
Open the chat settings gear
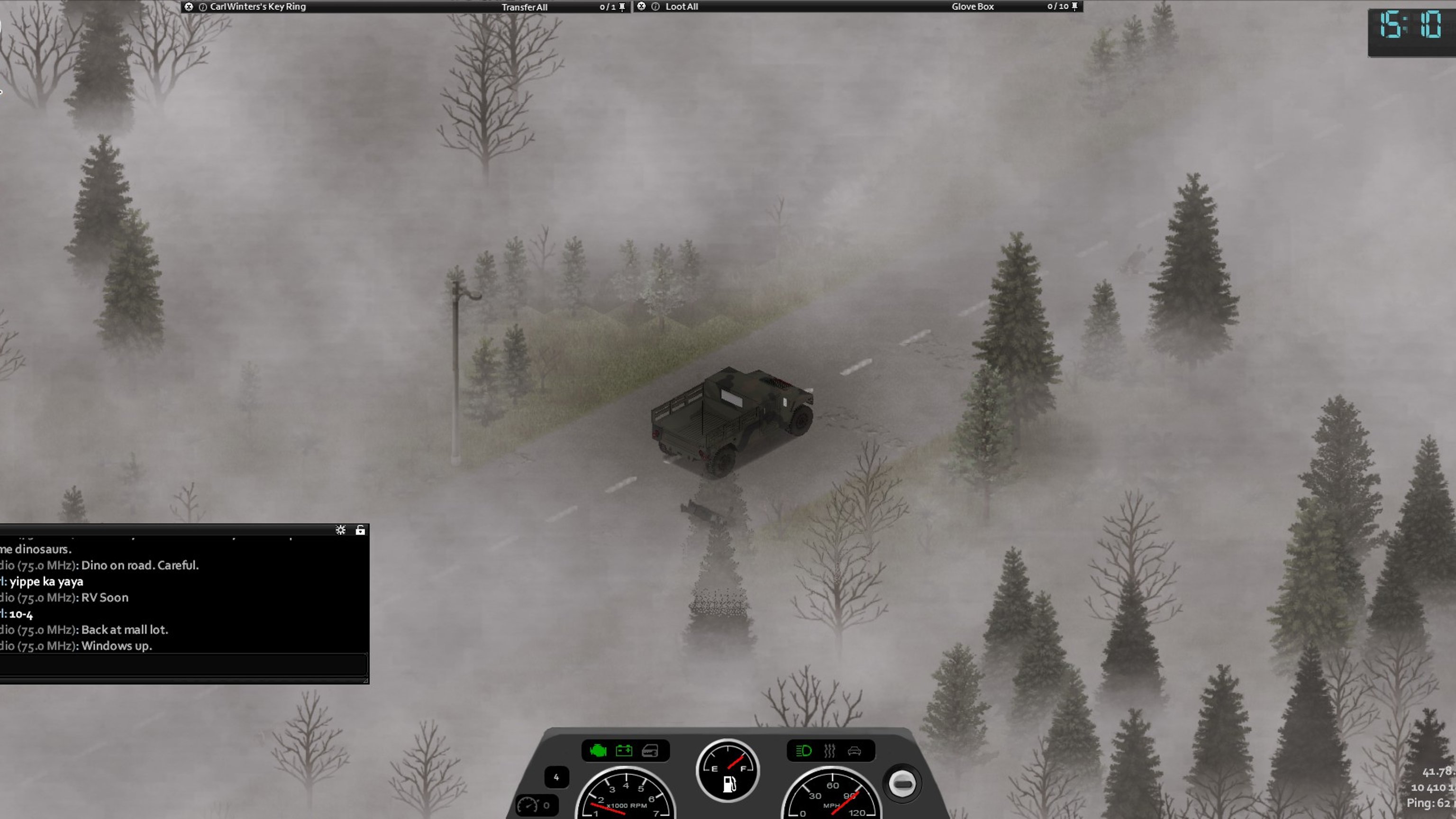tap(340, 529)
